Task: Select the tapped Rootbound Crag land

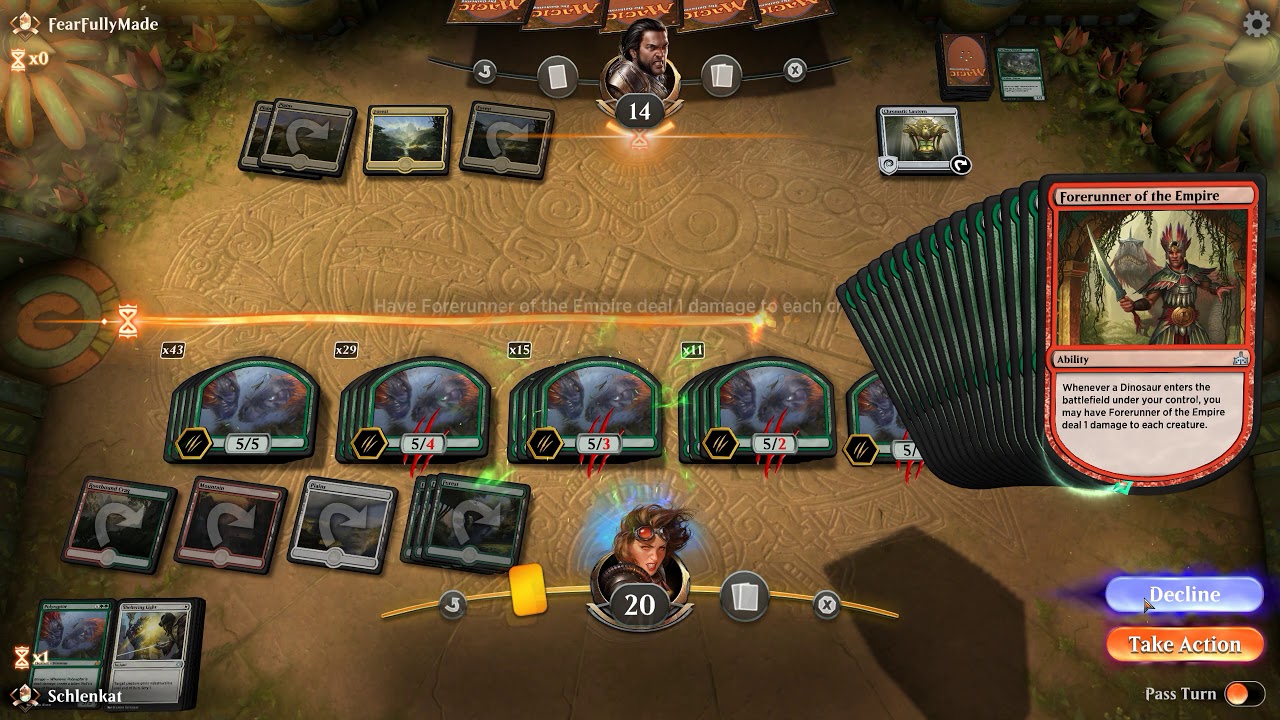Action: tap(118, 522)
